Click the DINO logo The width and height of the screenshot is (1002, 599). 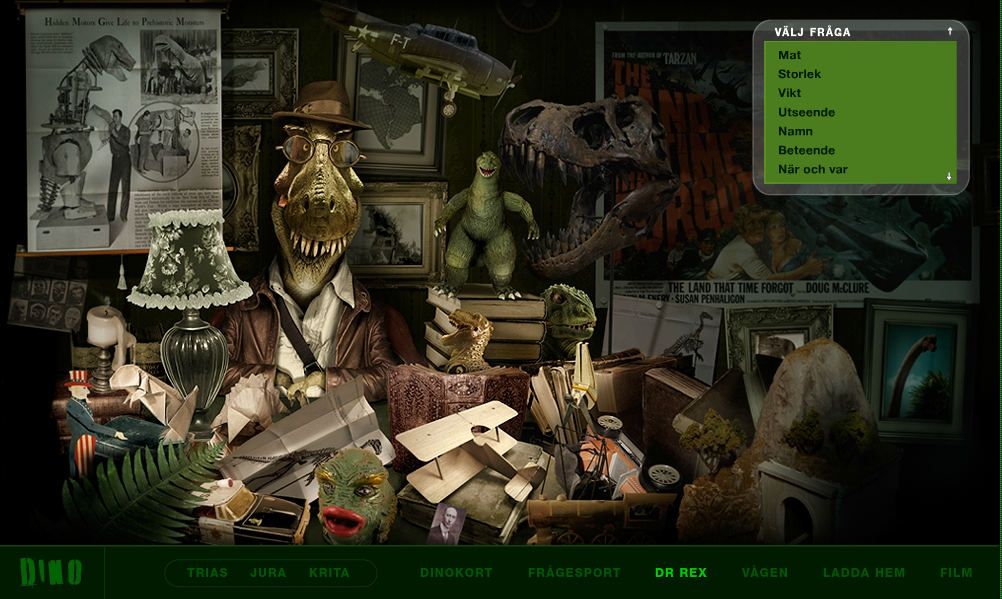click(x=51, y=572)
